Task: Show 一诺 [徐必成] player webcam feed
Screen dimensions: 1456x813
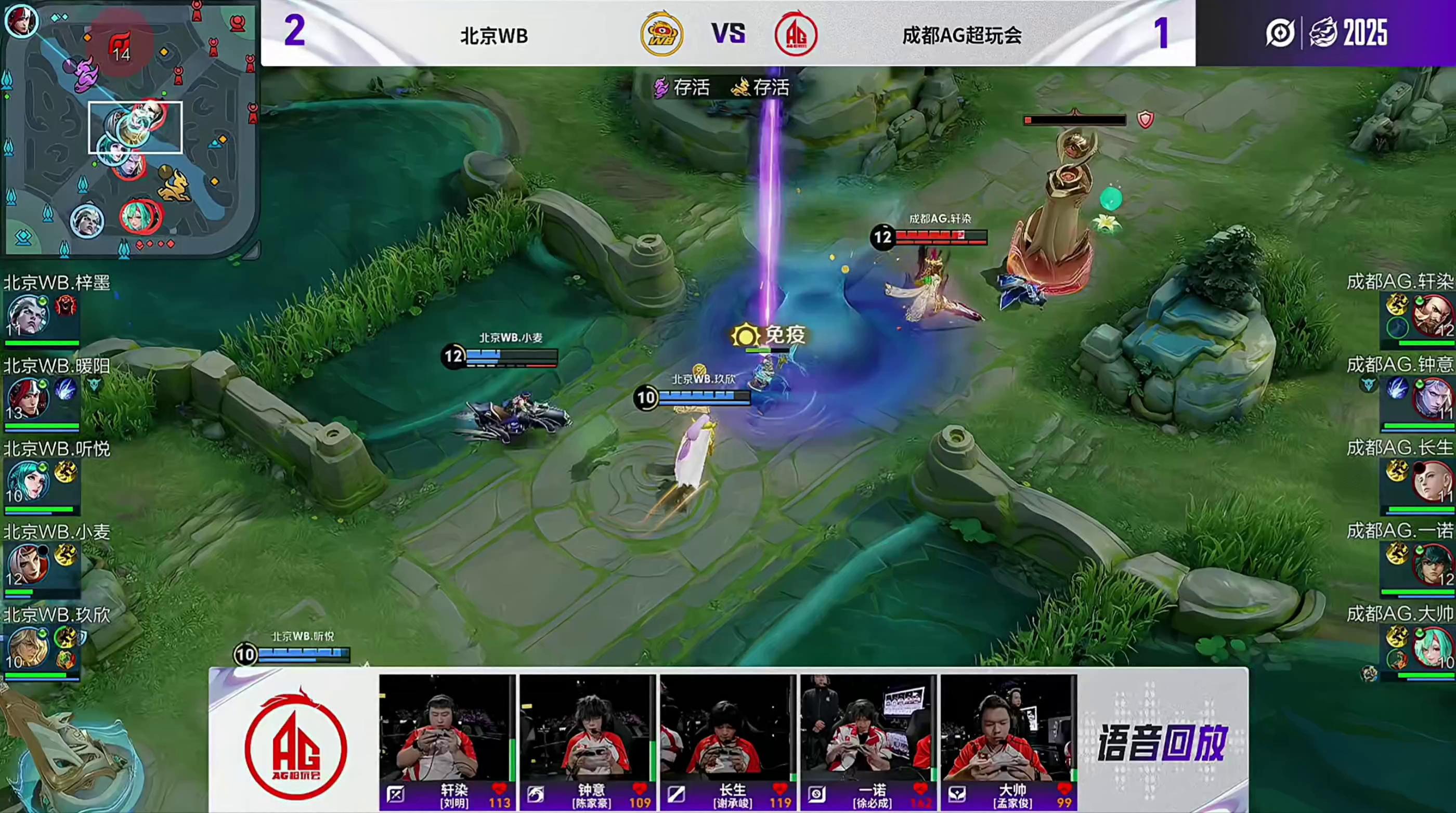Action: (867, 728)
